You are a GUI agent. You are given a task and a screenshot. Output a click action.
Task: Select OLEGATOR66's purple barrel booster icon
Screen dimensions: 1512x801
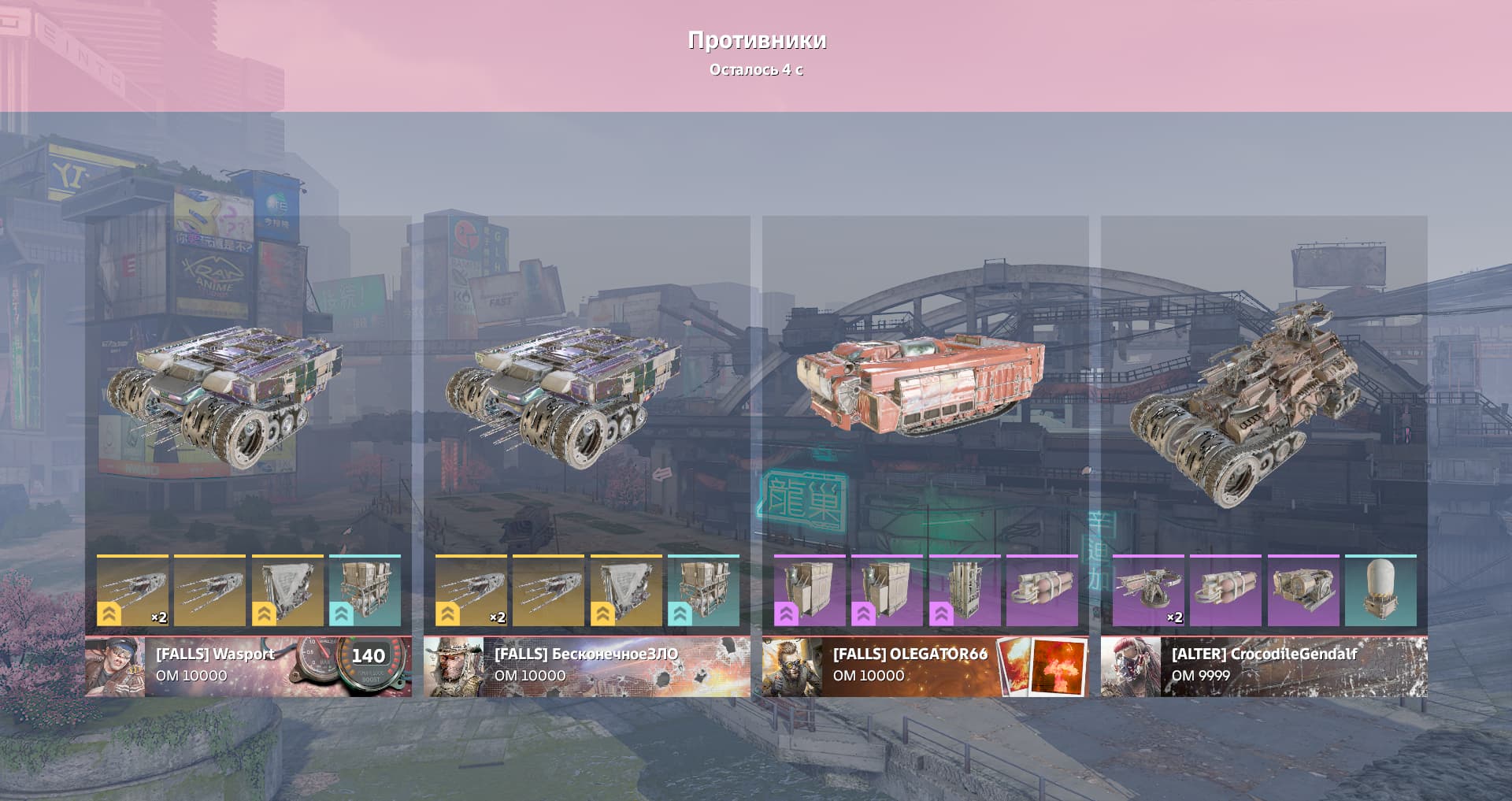pos(1042,591)
